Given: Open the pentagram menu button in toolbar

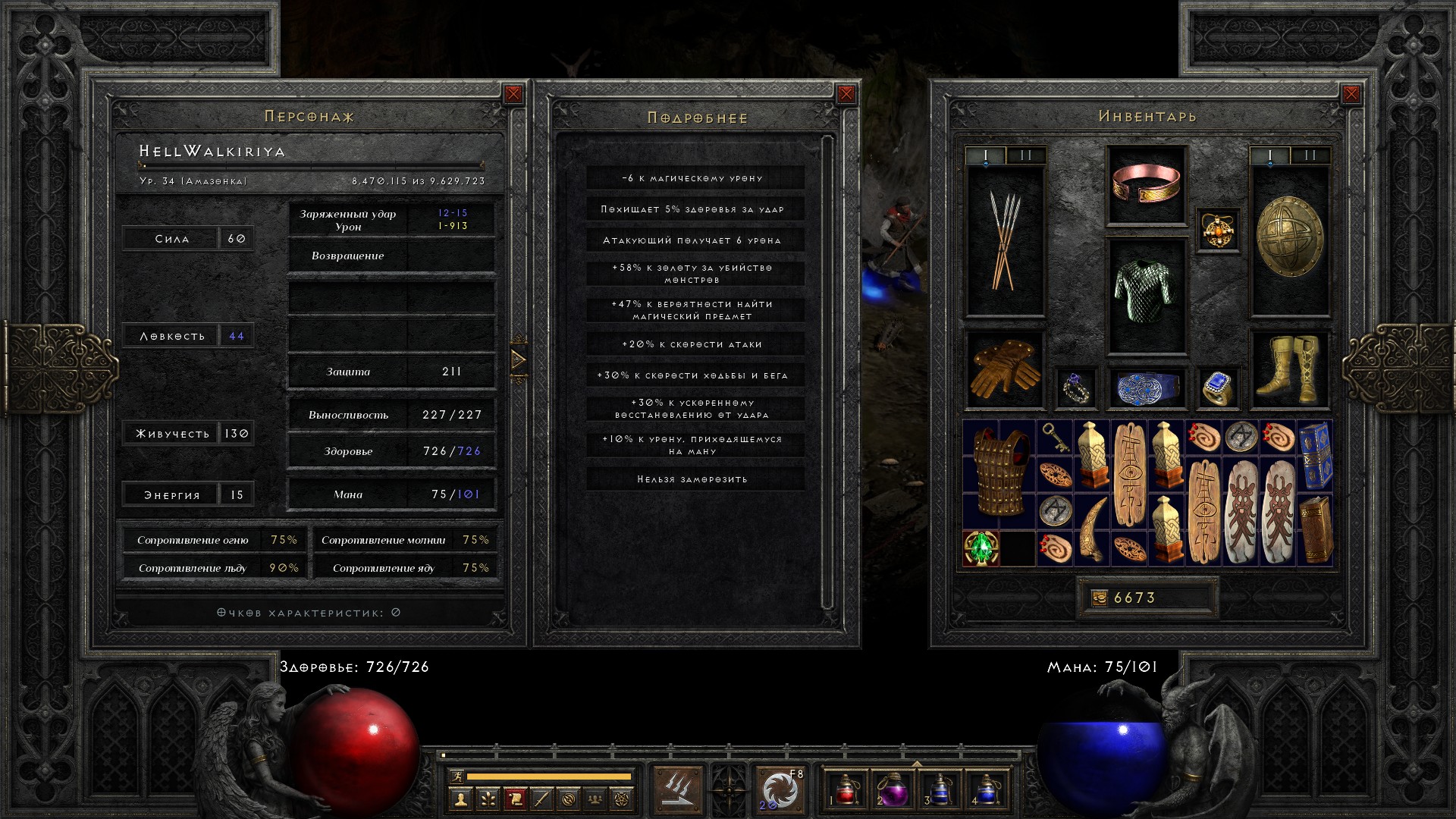Looking at the screenshot, I should 622,799.
